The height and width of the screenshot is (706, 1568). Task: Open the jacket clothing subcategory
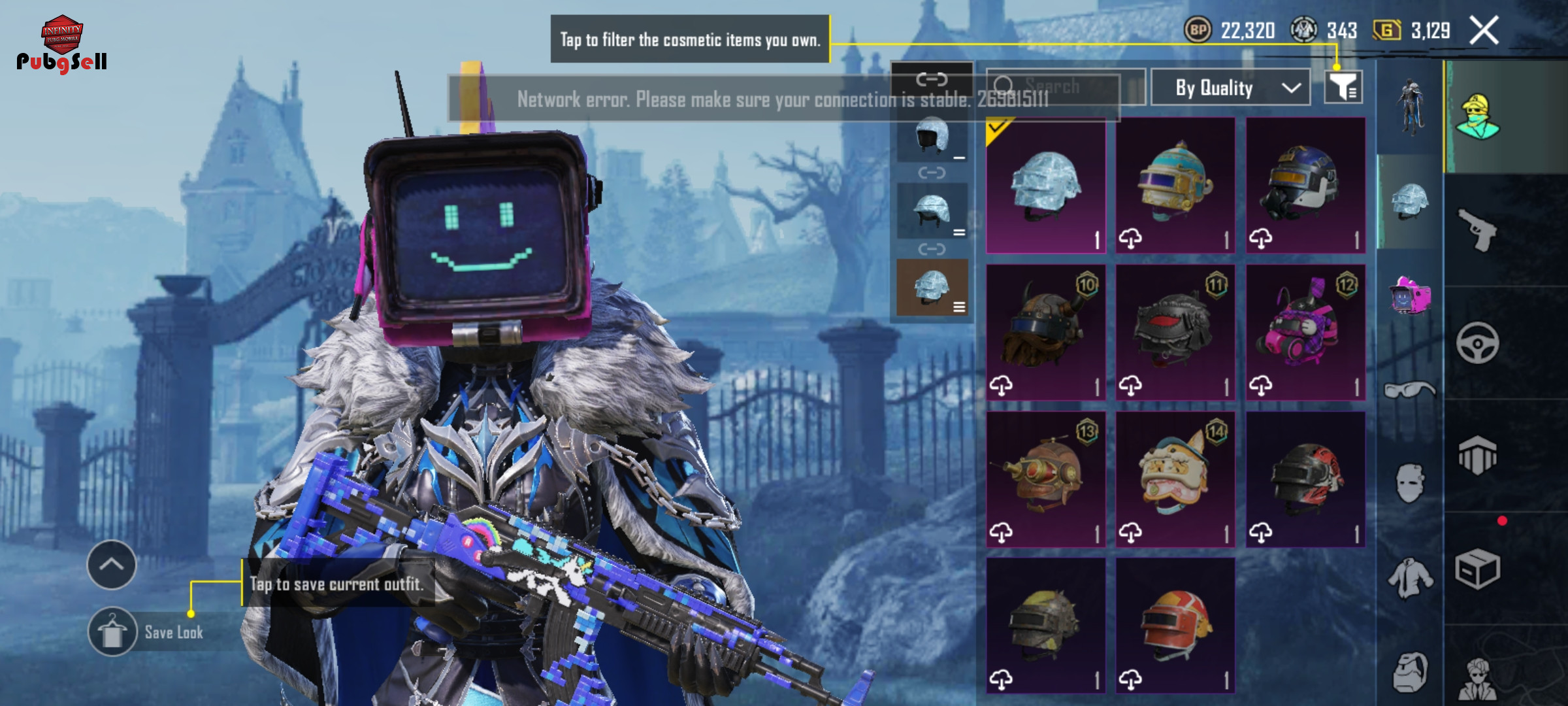pyautogui.click(x=1410, y=578)
